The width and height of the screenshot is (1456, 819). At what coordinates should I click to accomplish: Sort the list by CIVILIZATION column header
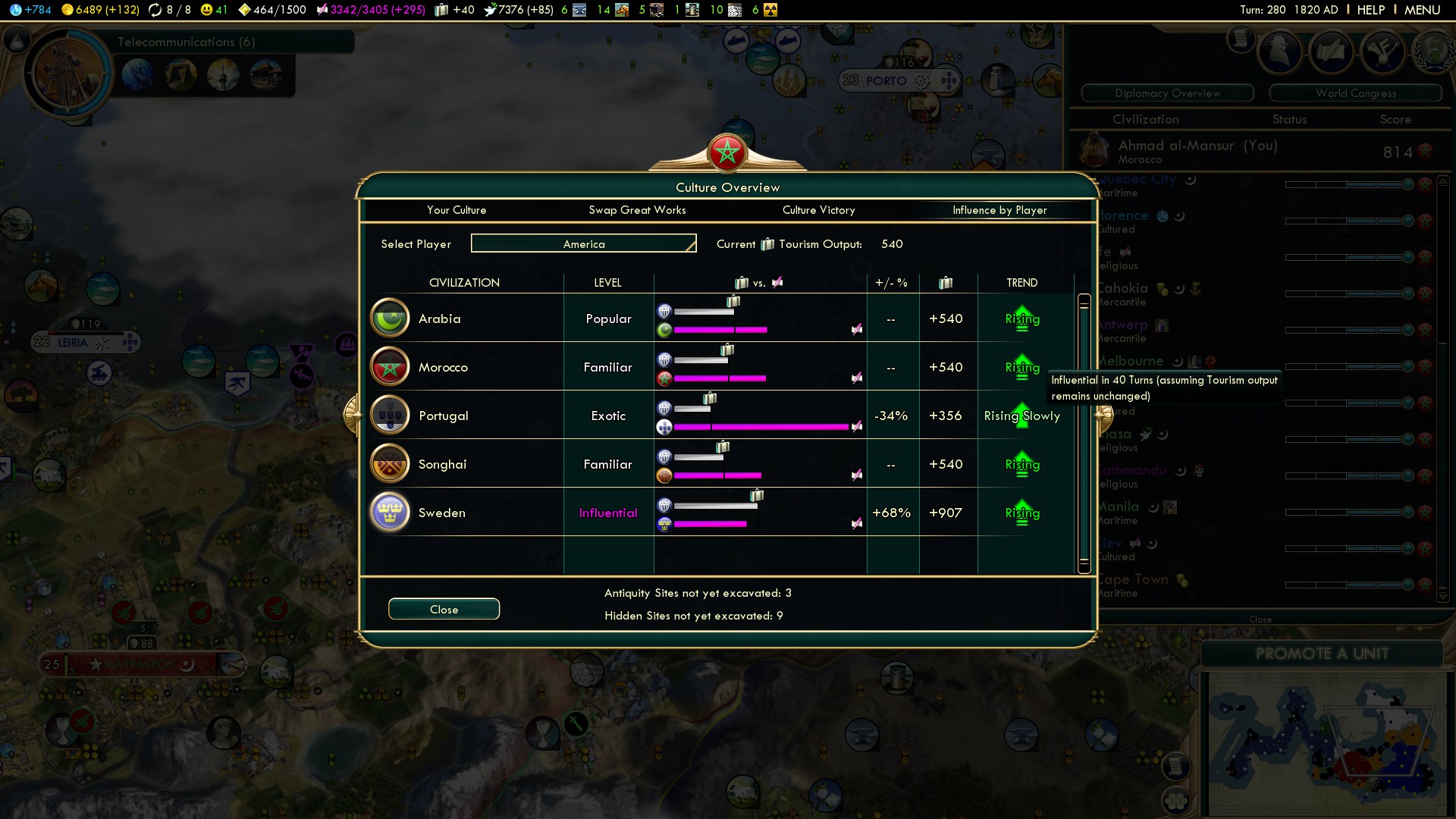click(x=464, y=283)
